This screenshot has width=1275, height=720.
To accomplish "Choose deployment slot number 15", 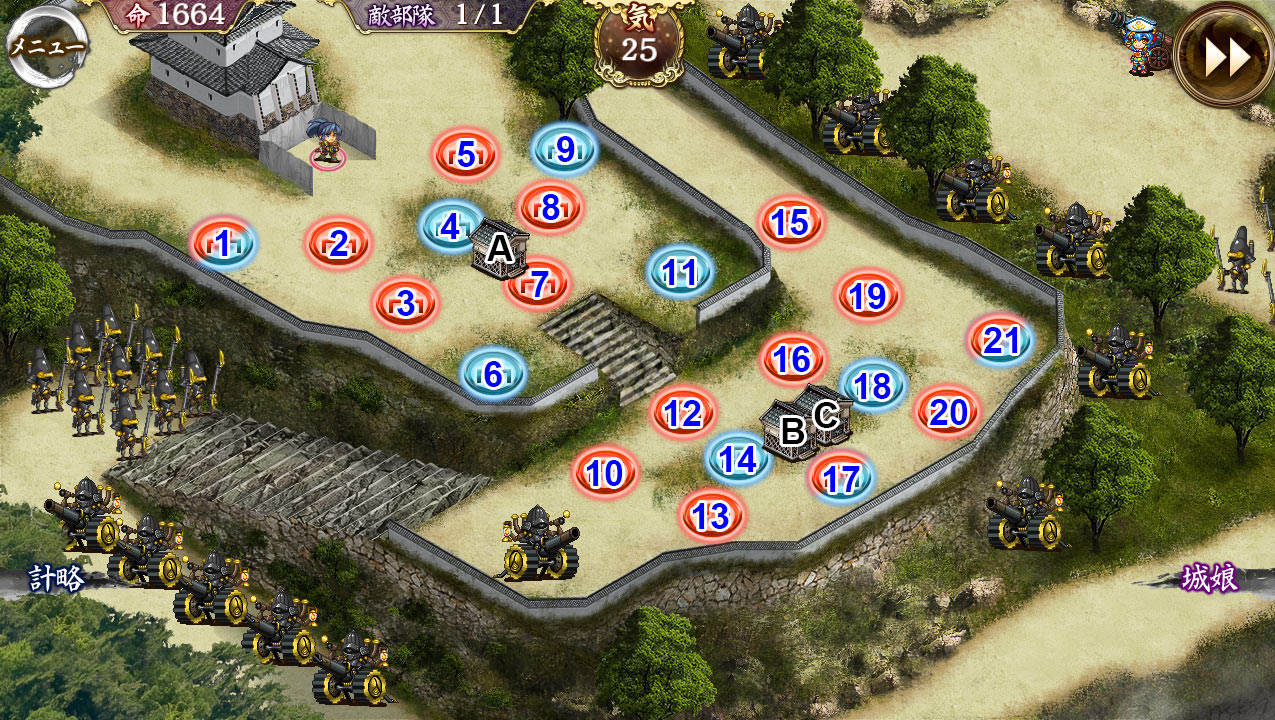I will pos(790,222).
